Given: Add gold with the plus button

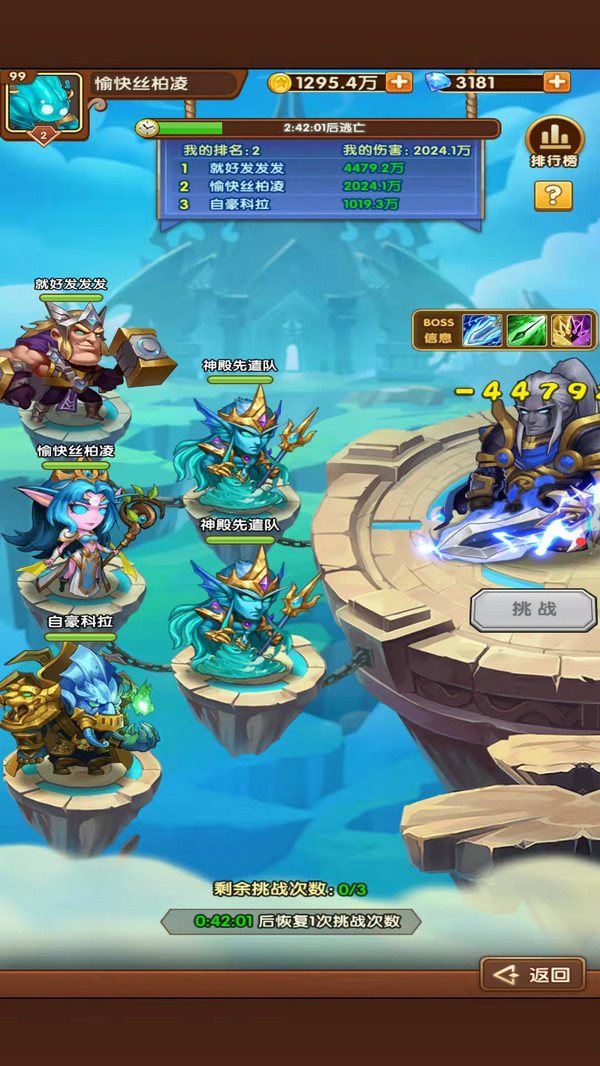Looking at the screenshot, I should 398,82.
